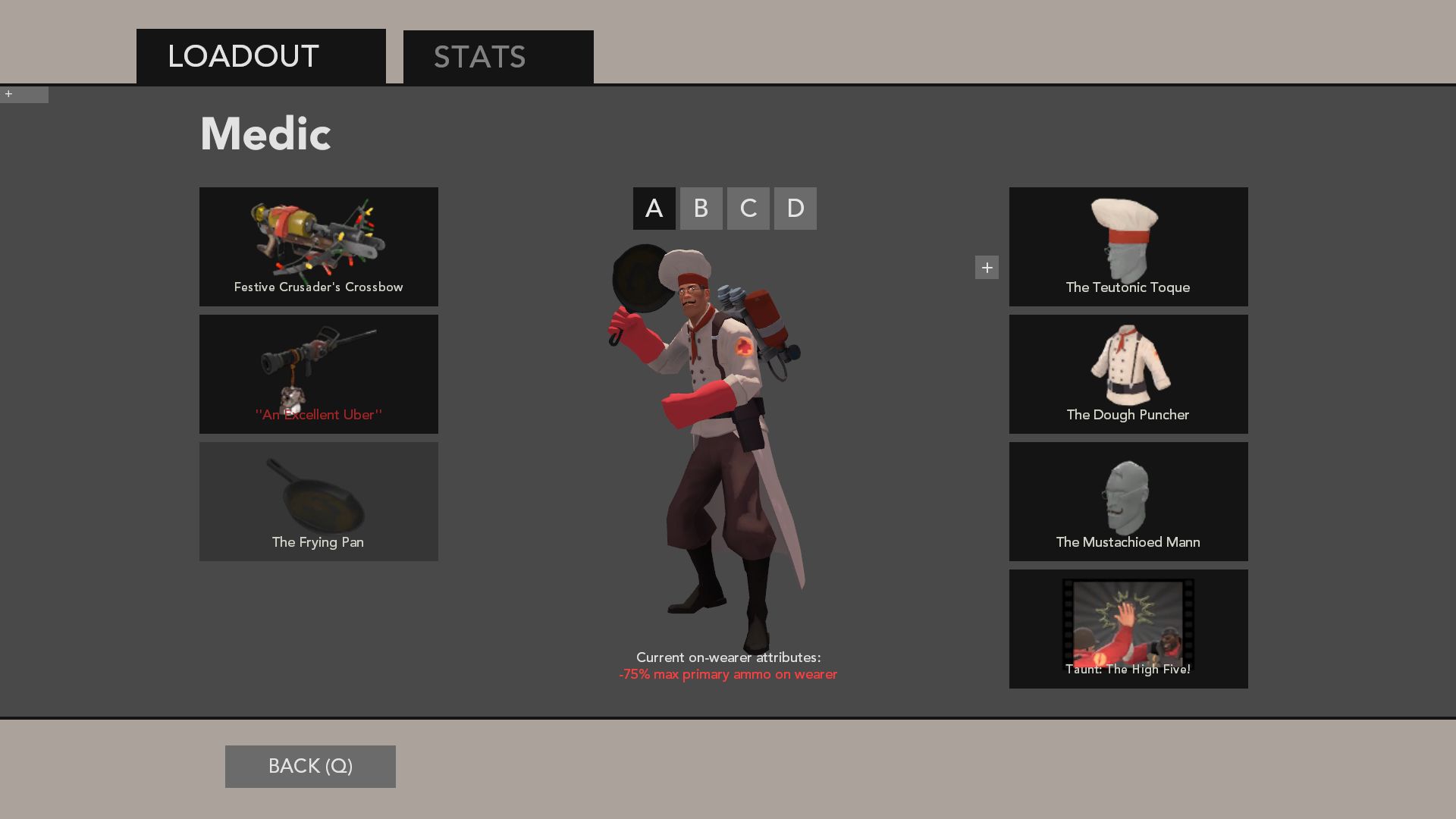Switch to loadout preset B

(701, 209)
